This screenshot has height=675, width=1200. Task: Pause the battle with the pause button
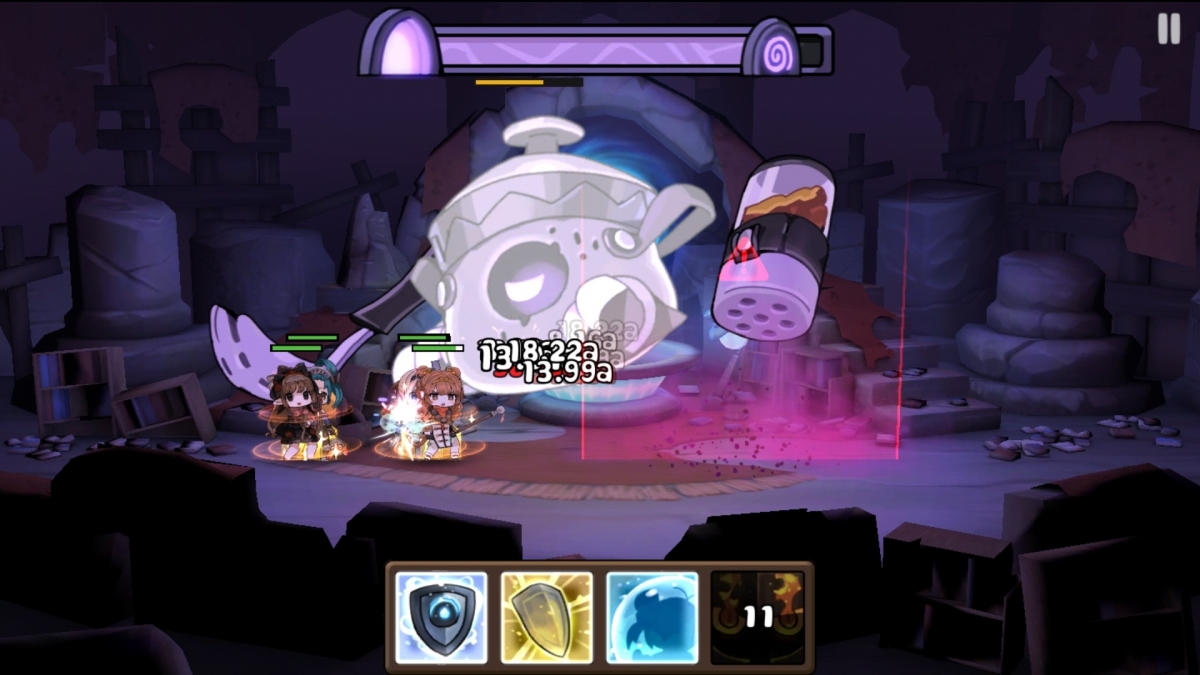[1168, 28]
